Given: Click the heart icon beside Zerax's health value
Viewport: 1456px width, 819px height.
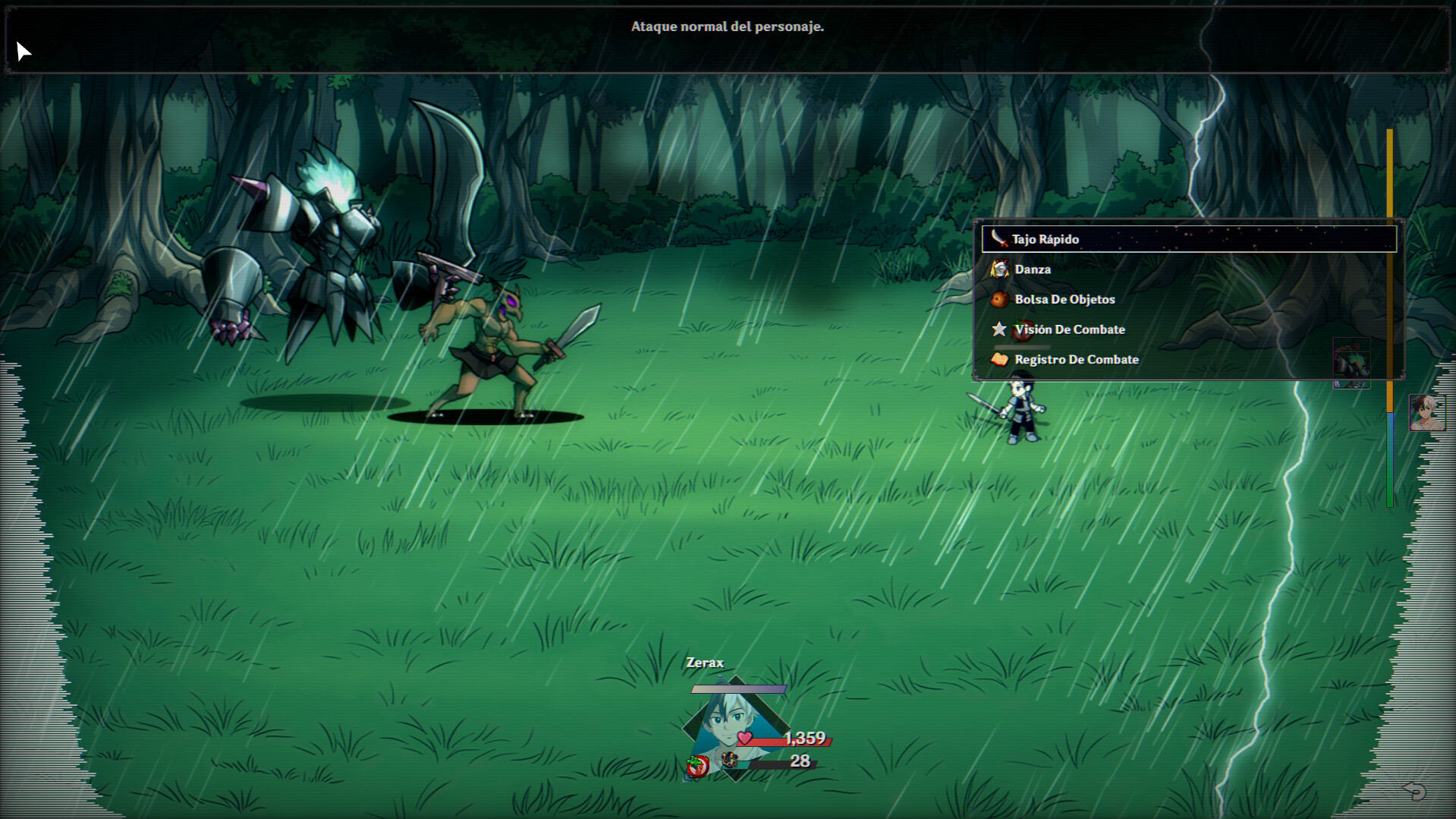Looking at the screenshot, I should click(745, 737).
